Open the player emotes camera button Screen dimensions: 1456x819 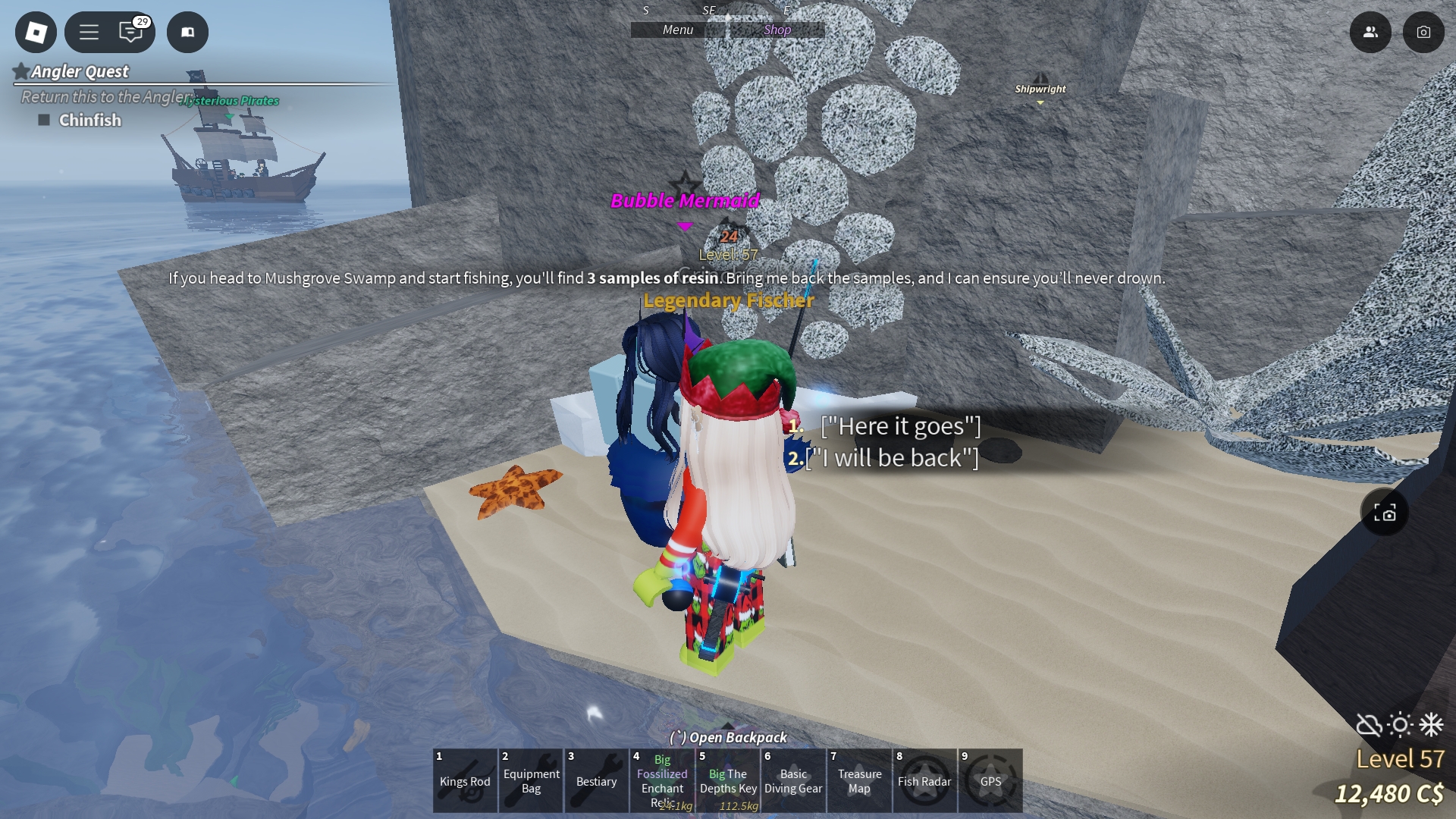coord(1424,33)
